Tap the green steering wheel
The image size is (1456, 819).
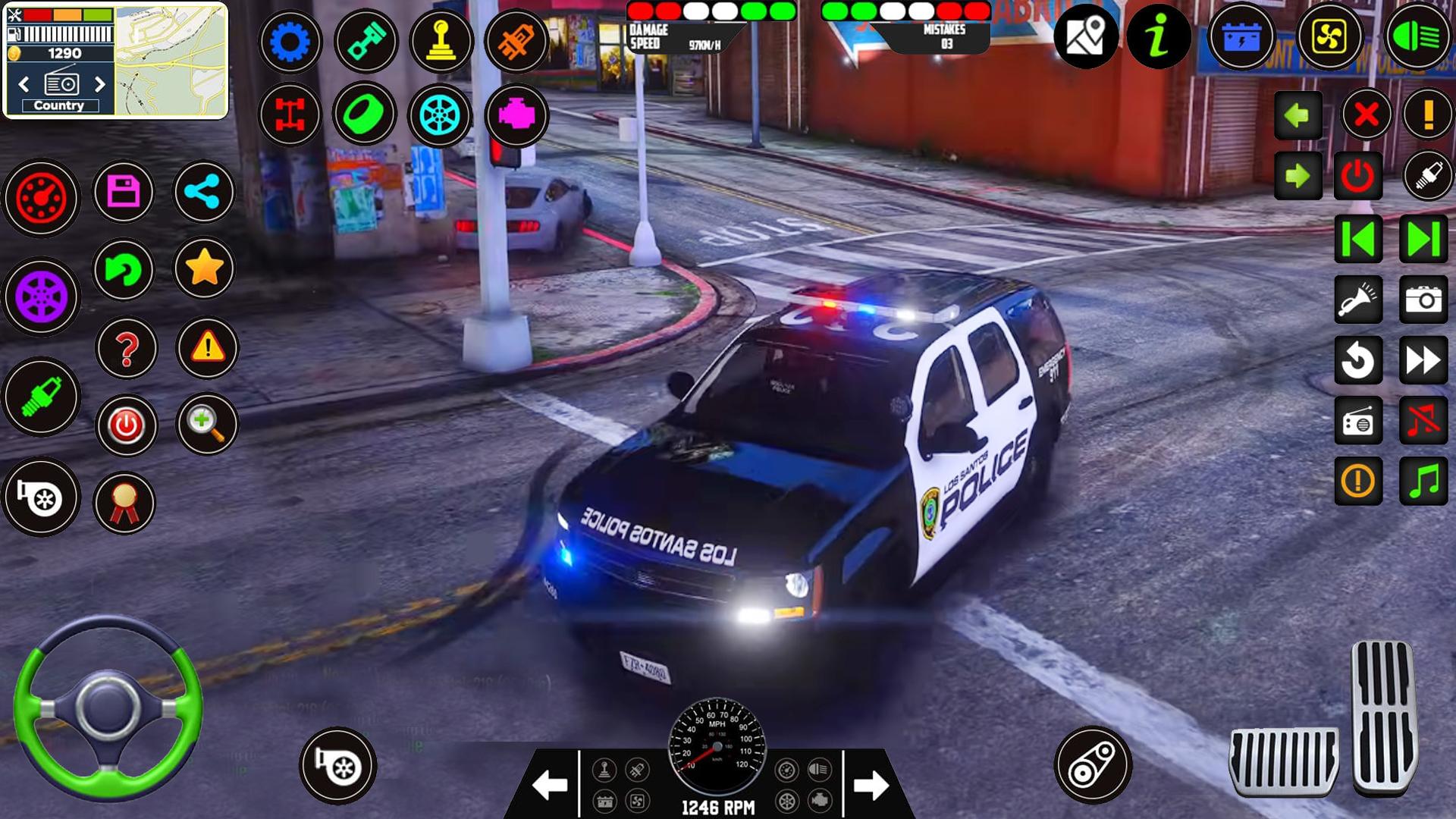(108, 707)
